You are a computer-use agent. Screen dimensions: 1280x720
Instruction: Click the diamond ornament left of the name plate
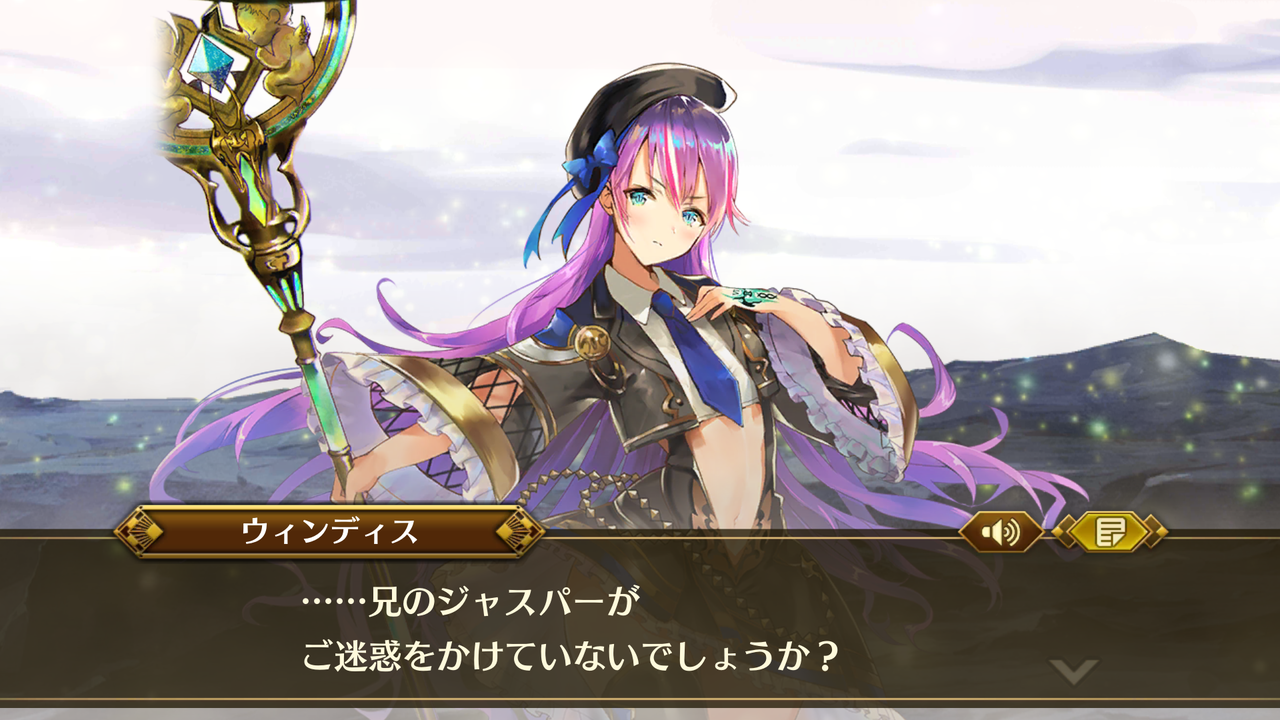139,533
